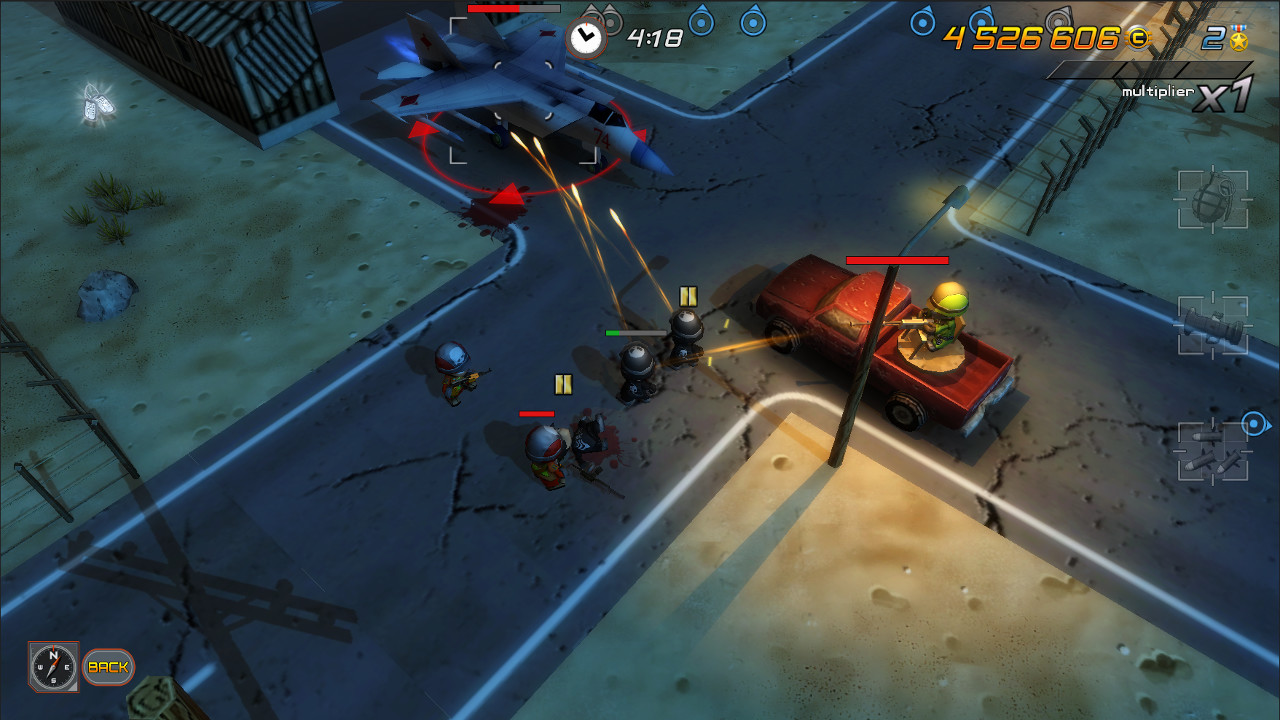Click the grey grenade counter icons

click(603, 18)
